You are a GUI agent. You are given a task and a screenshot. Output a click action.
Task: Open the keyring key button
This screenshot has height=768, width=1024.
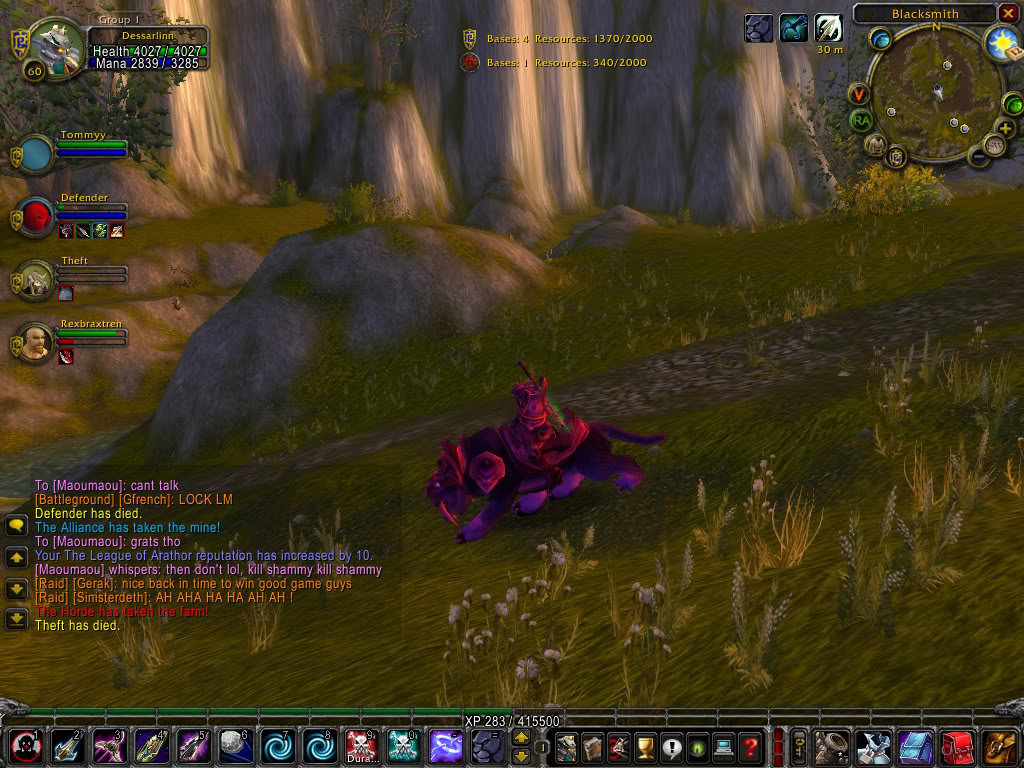(799, 746)
